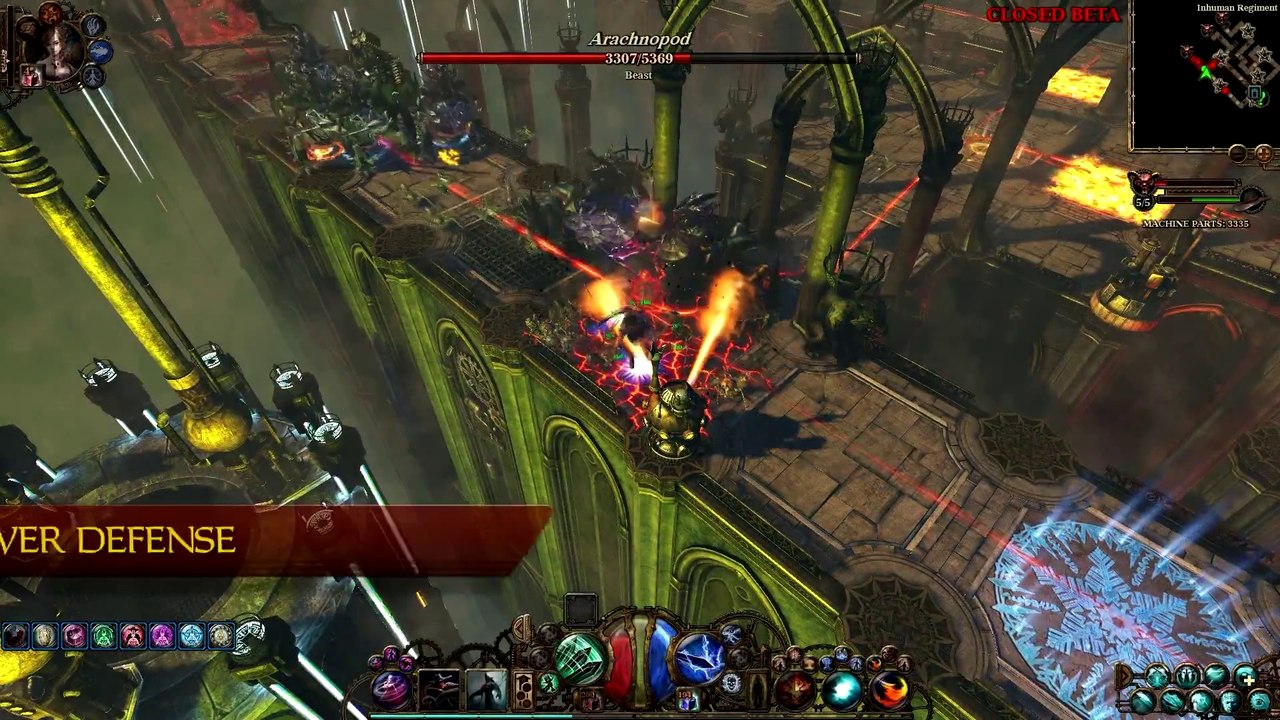Select the red horned figure tower icon
Viewport: 1280px width, 720px height.
(x=133, y=636)
